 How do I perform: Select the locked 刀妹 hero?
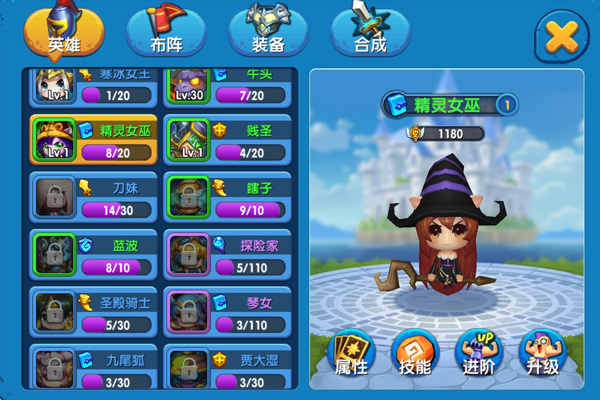pyautogui.click(x=94, y=197)
